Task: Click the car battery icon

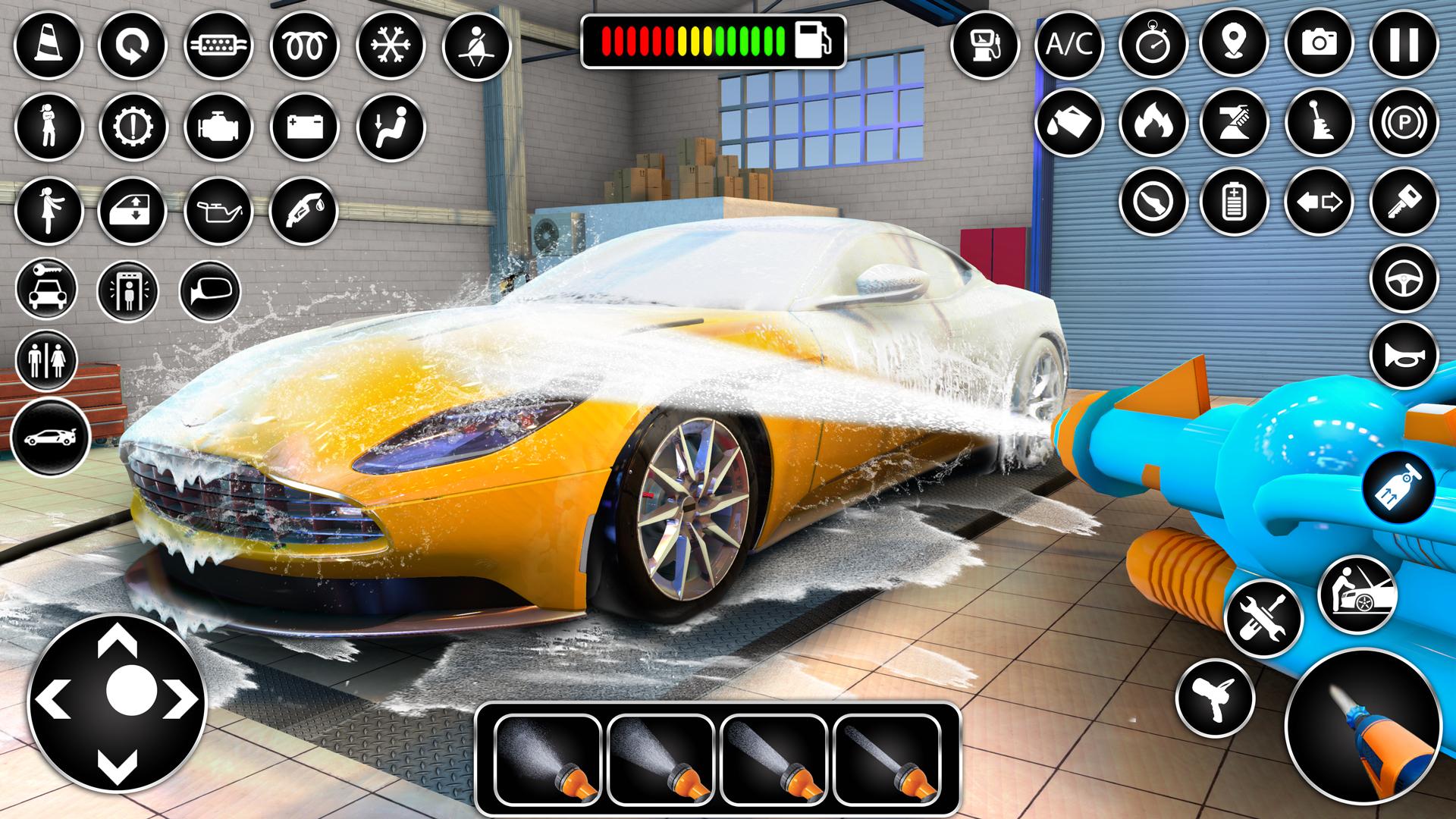Action: coord(305,125)
